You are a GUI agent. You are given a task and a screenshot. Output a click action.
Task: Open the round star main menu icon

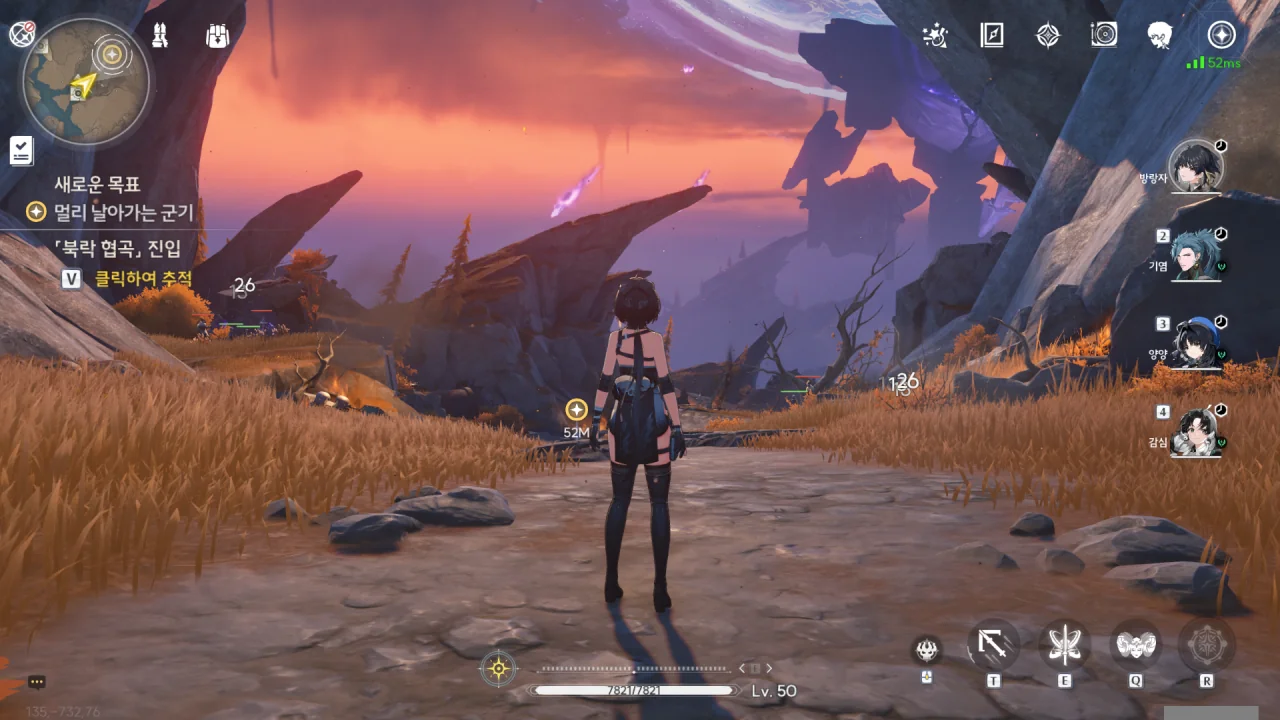coord(1221,35)
